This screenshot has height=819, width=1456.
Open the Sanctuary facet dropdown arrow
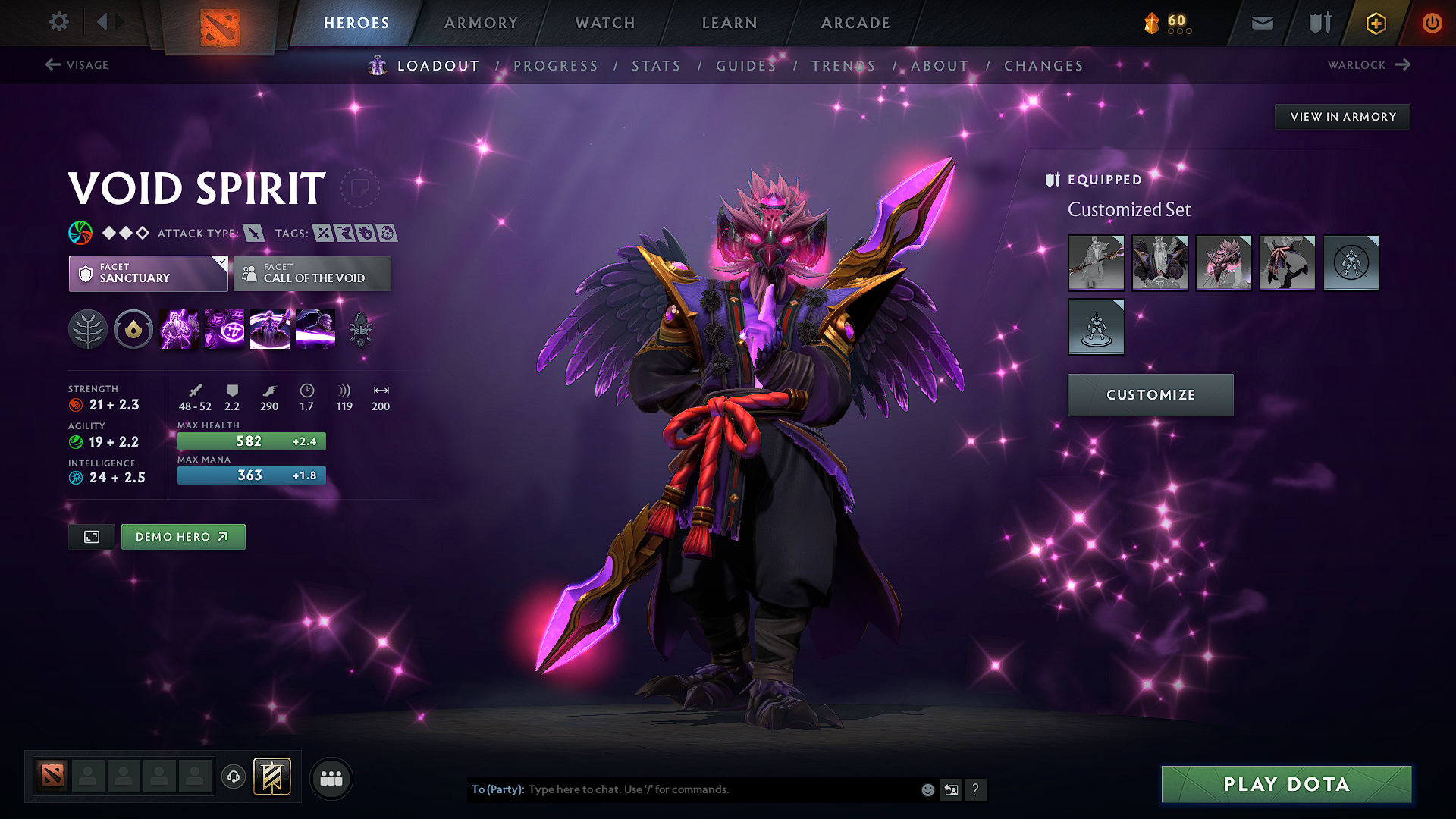(221, 263)
